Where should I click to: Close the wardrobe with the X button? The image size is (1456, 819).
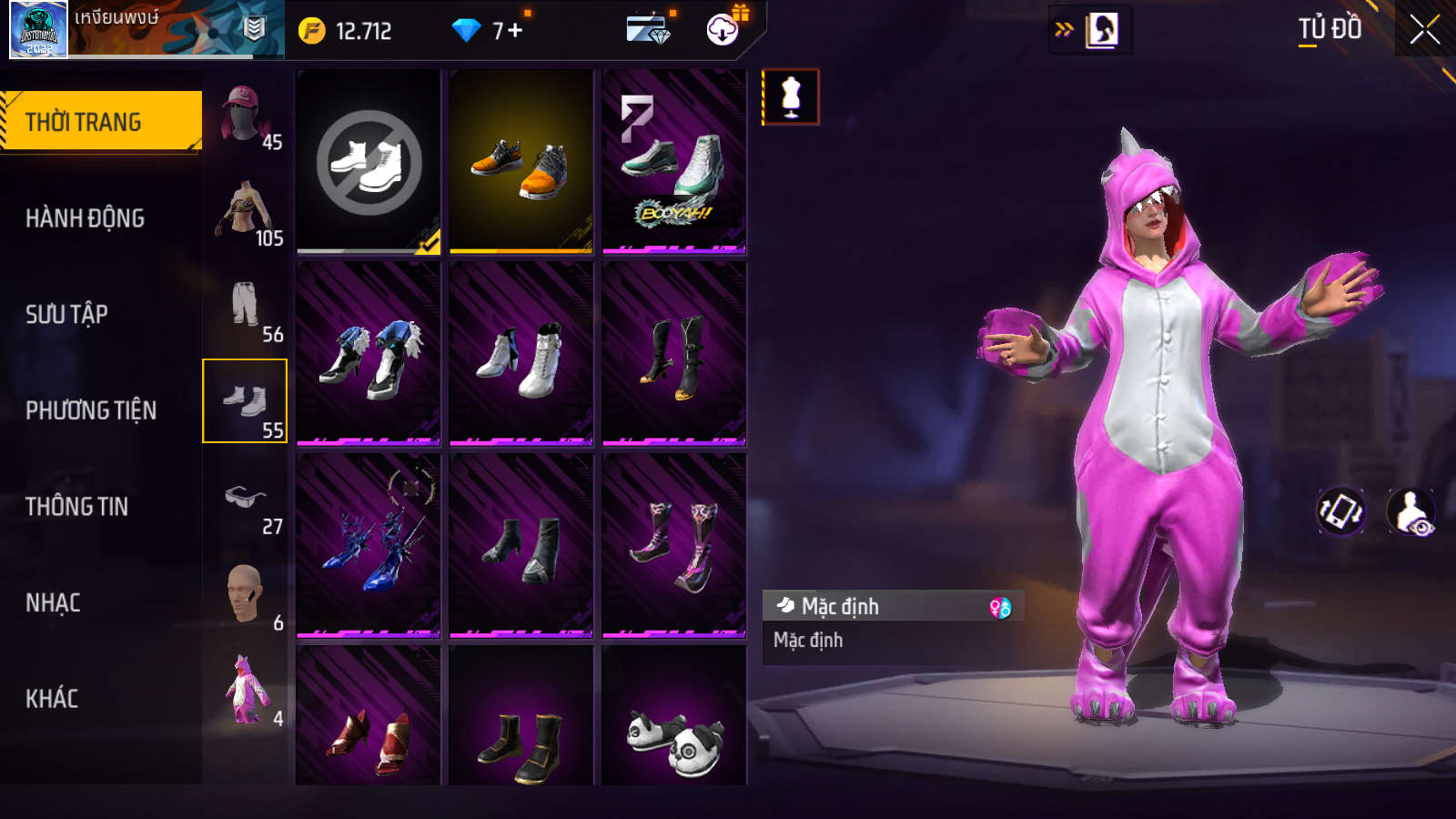pos(1424,30)
